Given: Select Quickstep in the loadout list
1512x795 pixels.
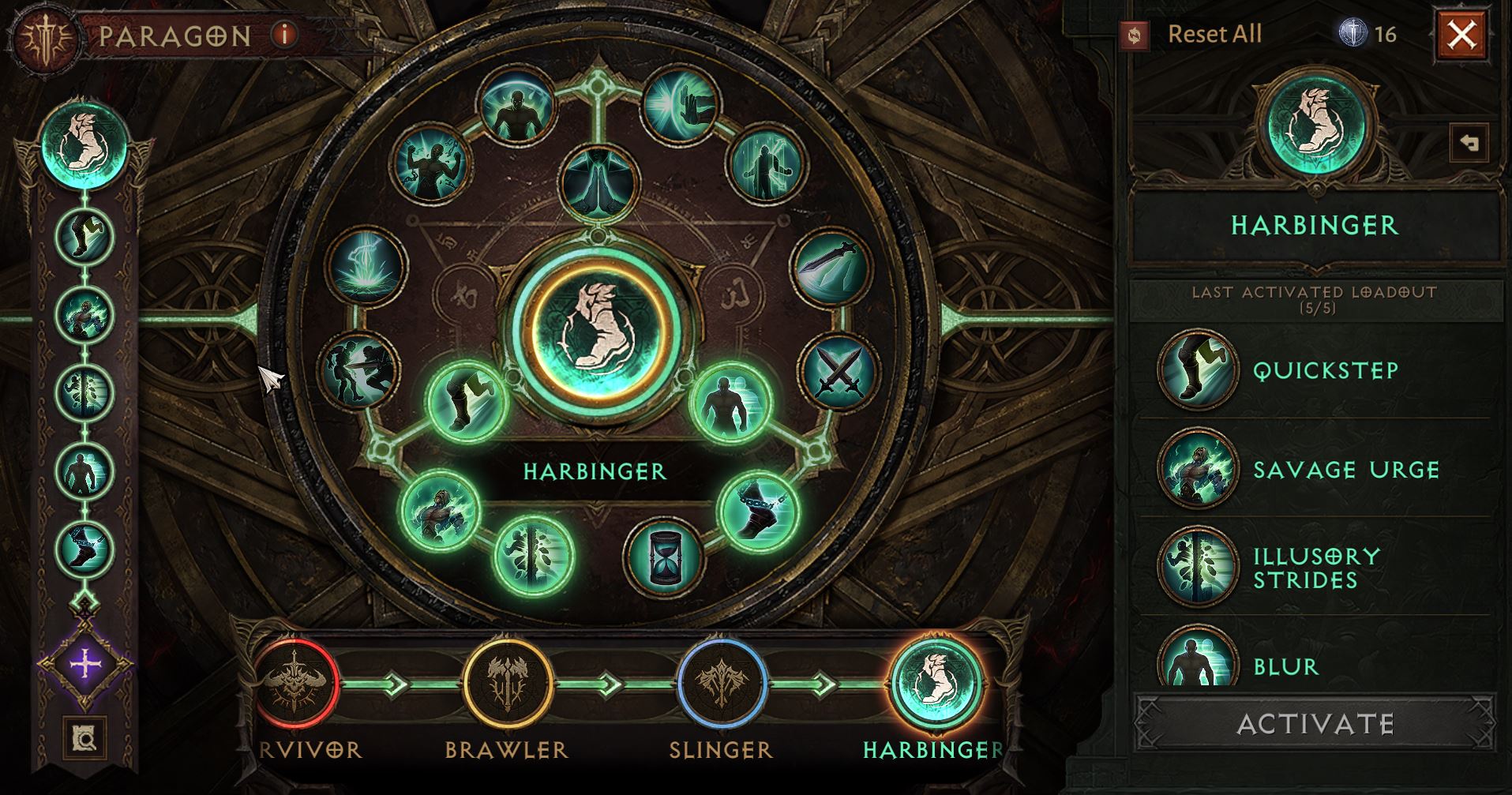Looking at the screenshot, I should [1198, 369].
